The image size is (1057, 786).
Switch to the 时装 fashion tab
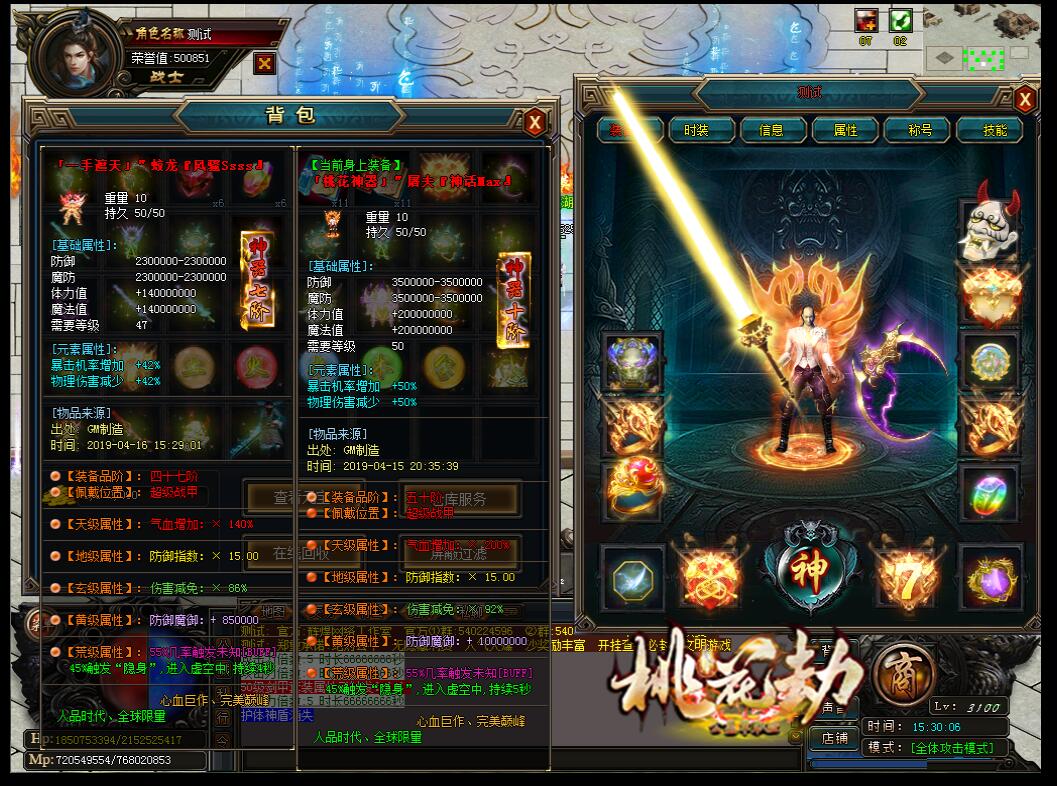tap(696, 130)
